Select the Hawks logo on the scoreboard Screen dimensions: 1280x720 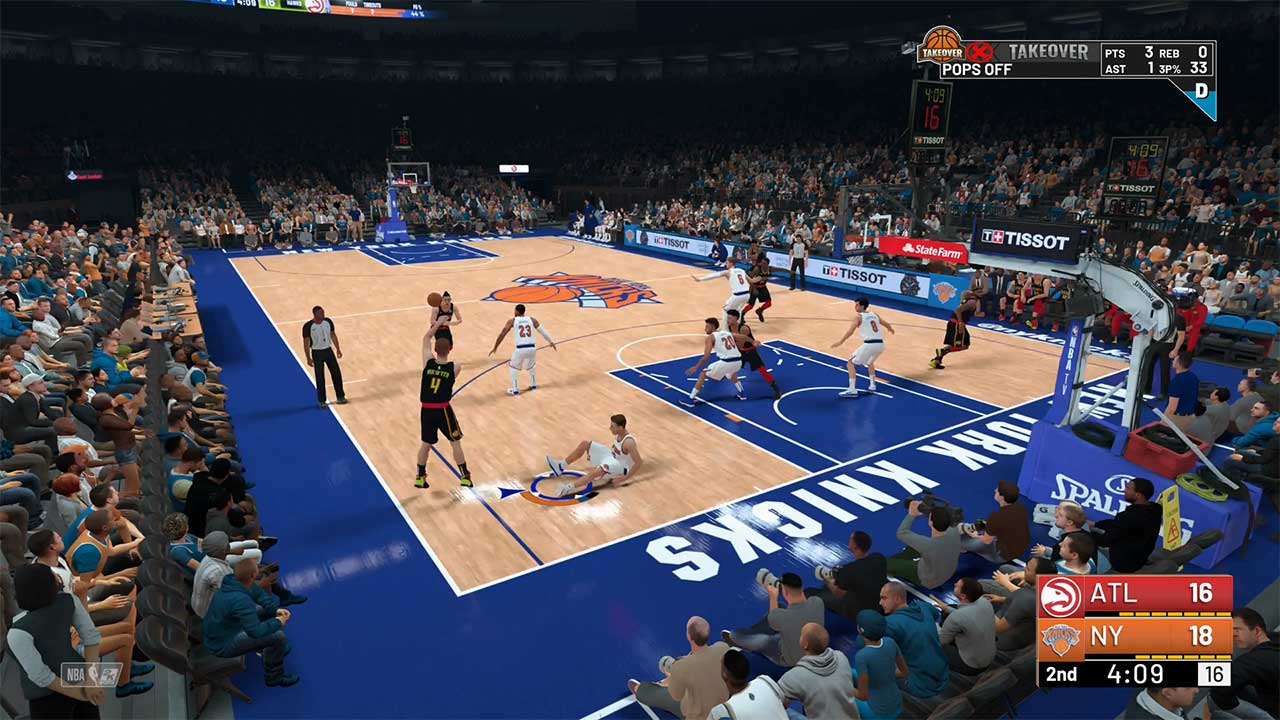(1059, 597)
